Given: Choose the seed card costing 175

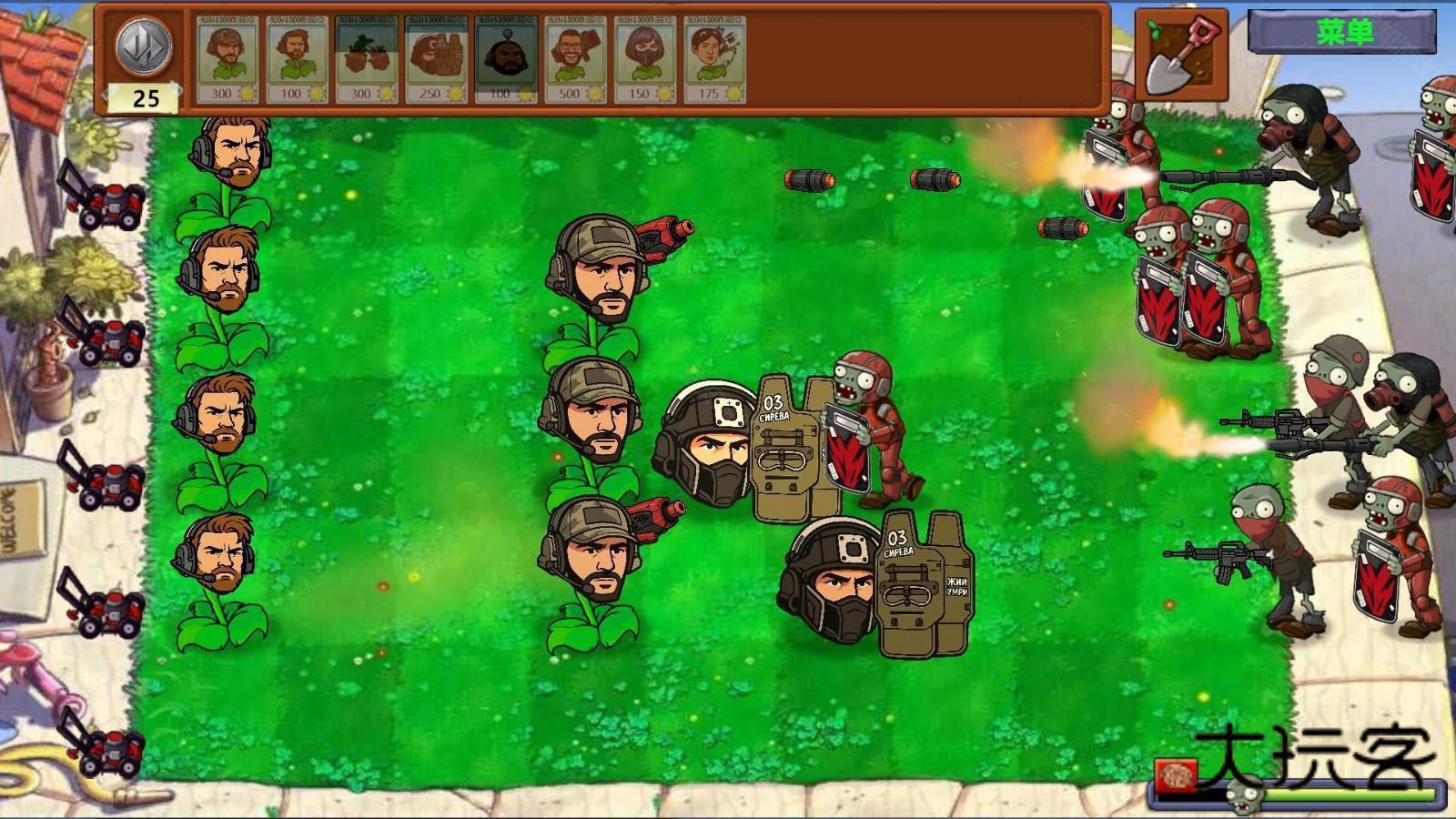Looking at the screenshot, I should tap(714, 59).
